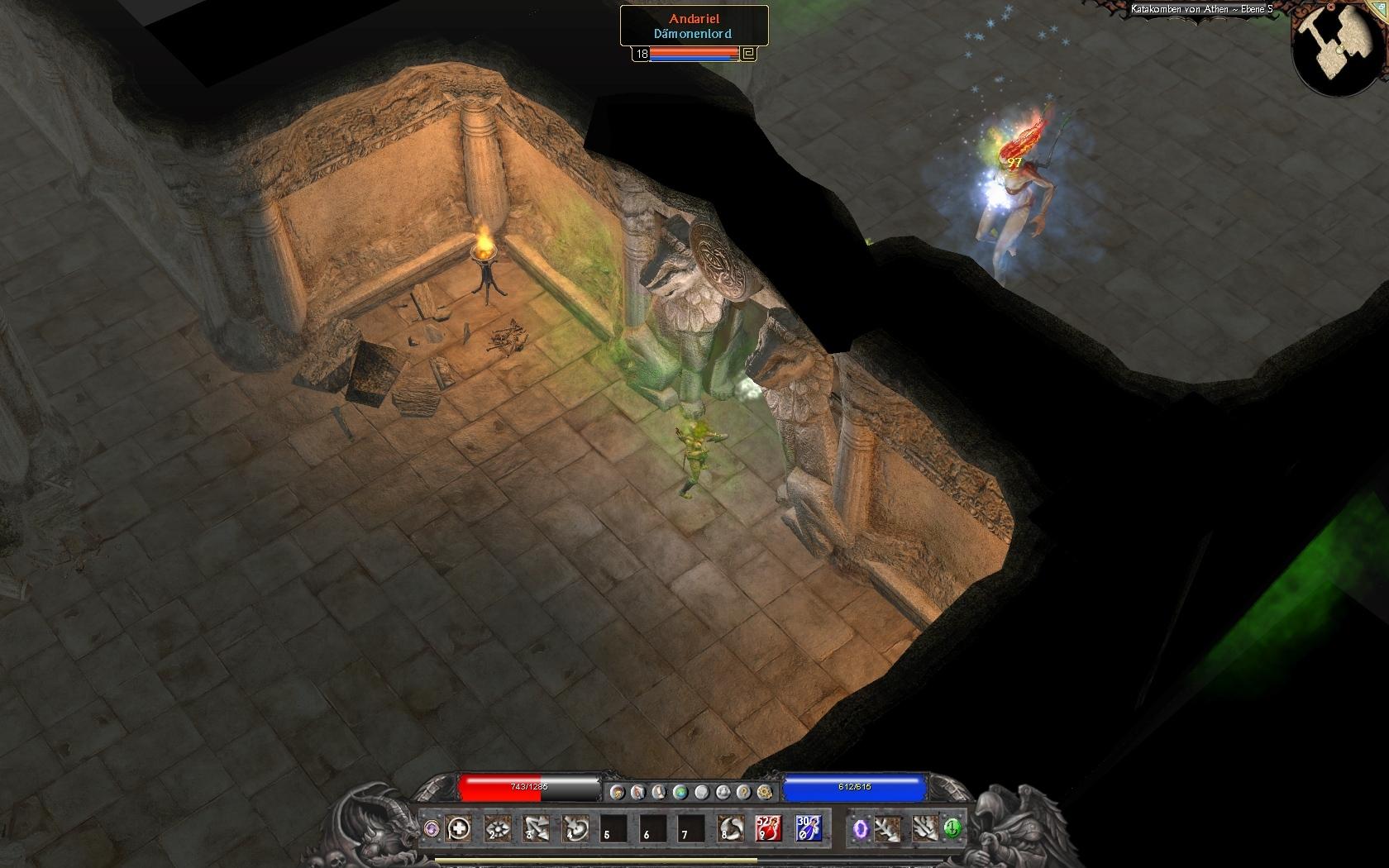The image size is (1389, 868).
Task: Activate the claw skill in slot 8
Action: point(729,827)
